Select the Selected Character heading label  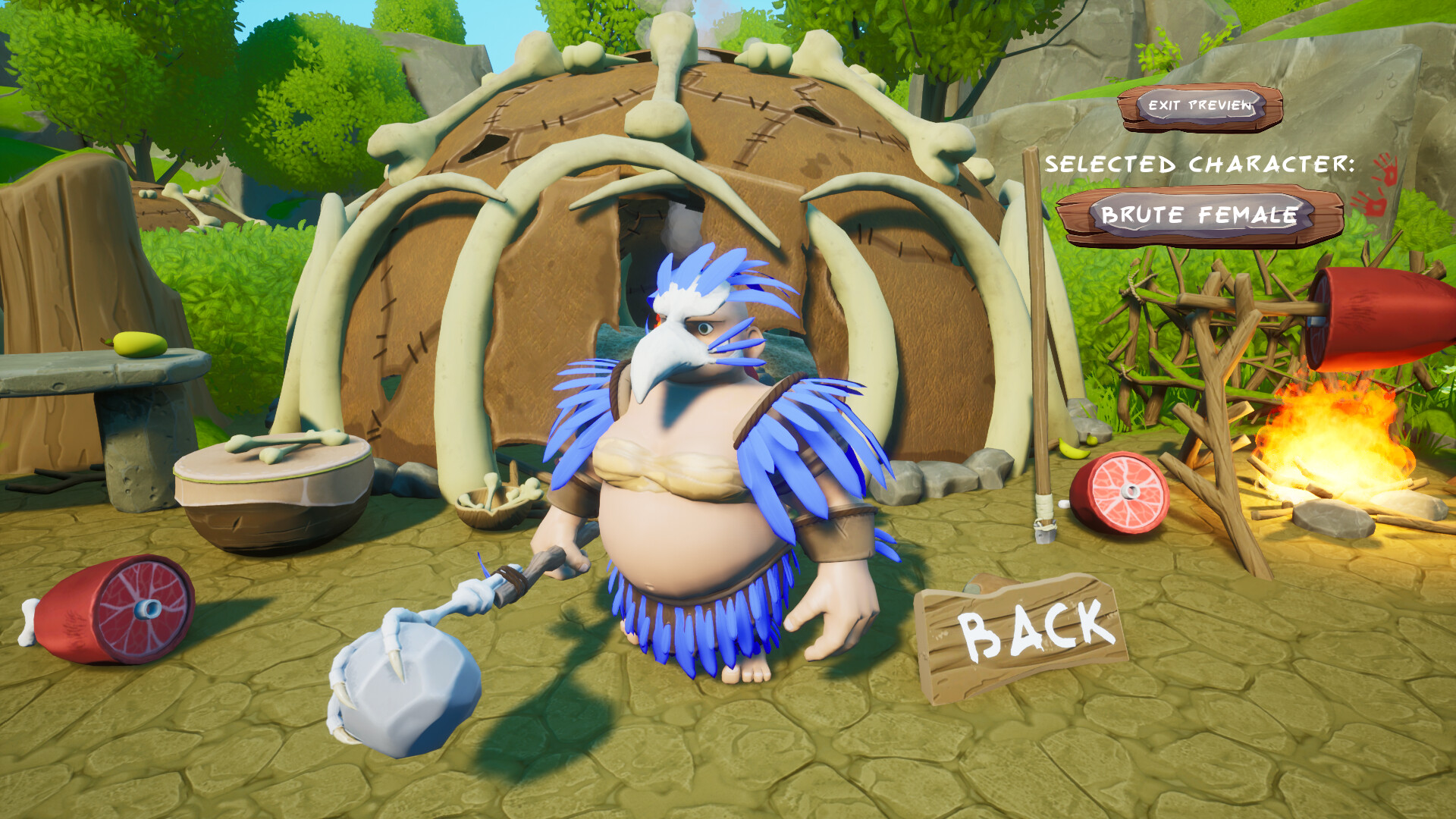[x=1202, y=163]
